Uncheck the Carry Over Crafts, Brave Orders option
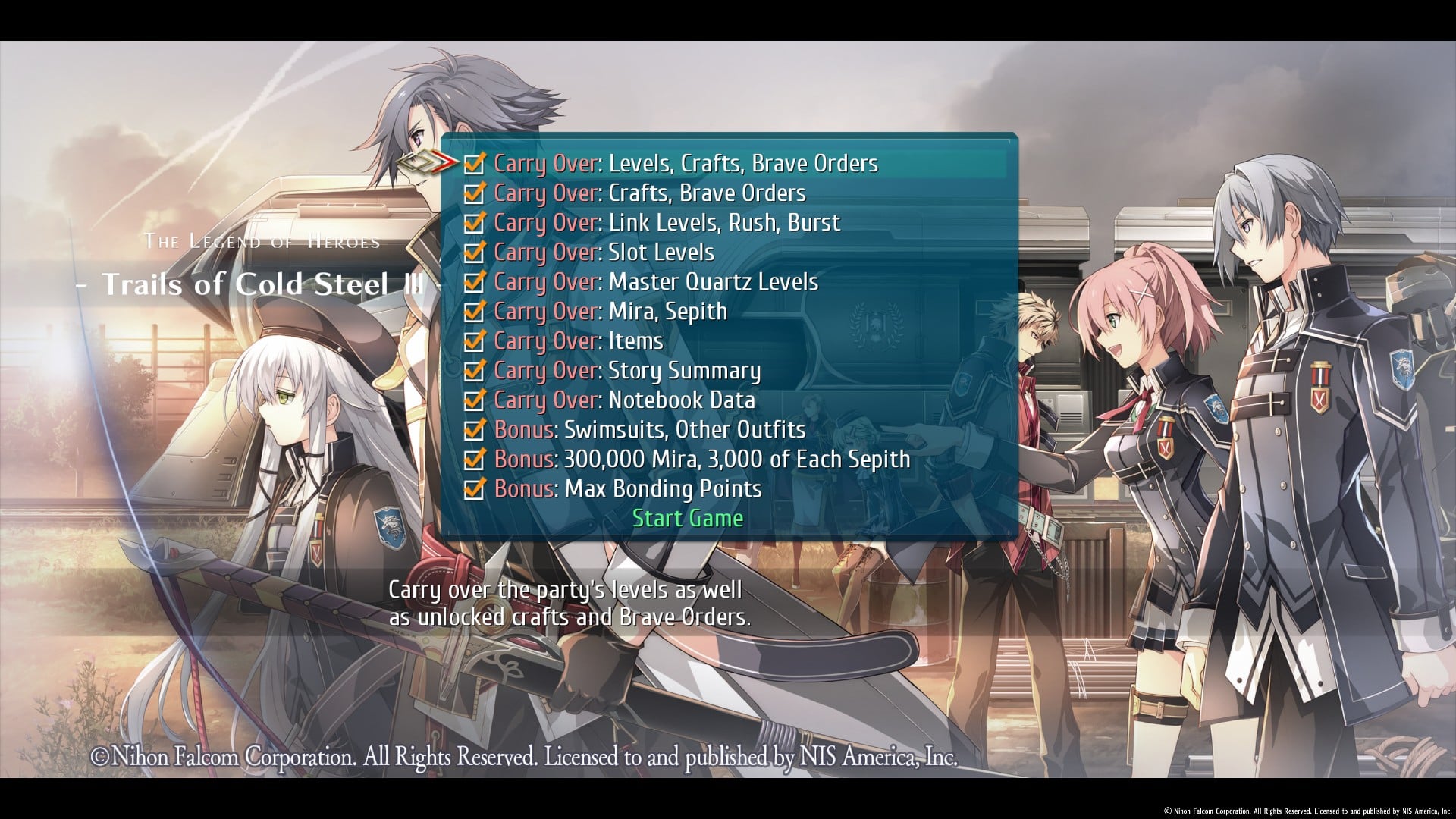 click(474, 193)
